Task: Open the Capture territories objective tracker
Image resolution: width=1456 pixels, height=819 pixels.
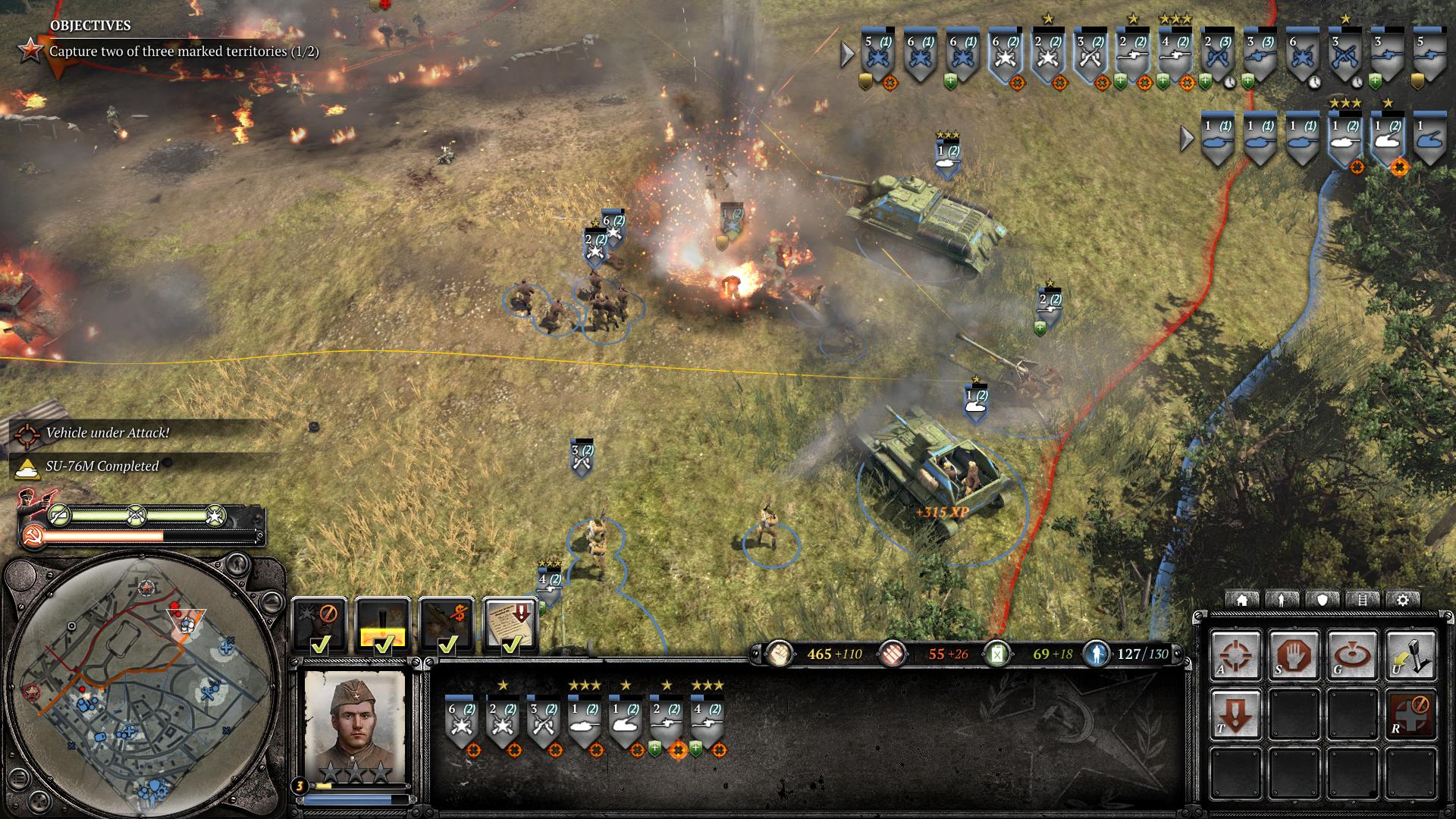Action: [184, 52]
